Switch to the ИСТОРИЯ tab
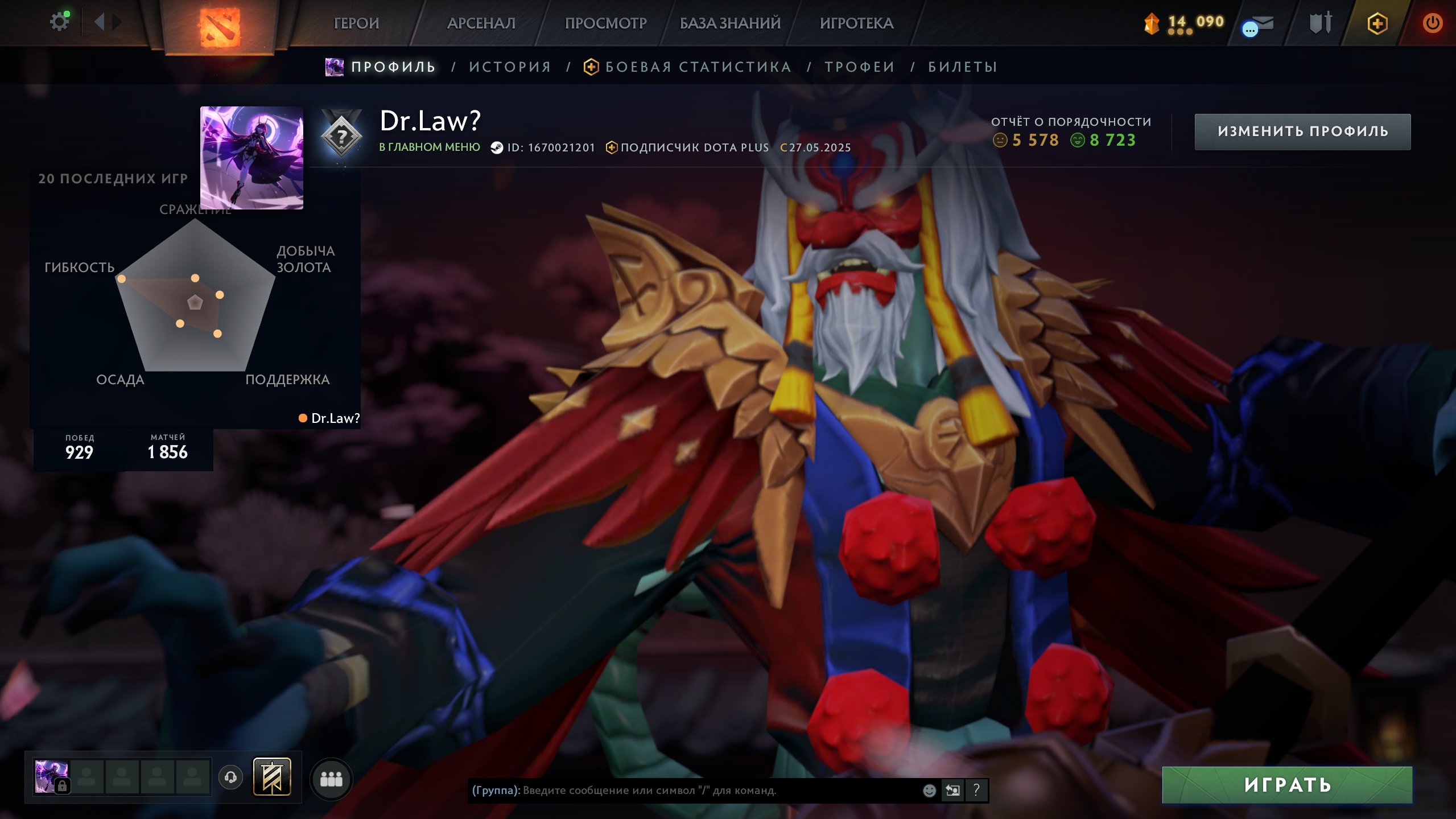The width and height of the screenshot is (1456, 819). 509,67
